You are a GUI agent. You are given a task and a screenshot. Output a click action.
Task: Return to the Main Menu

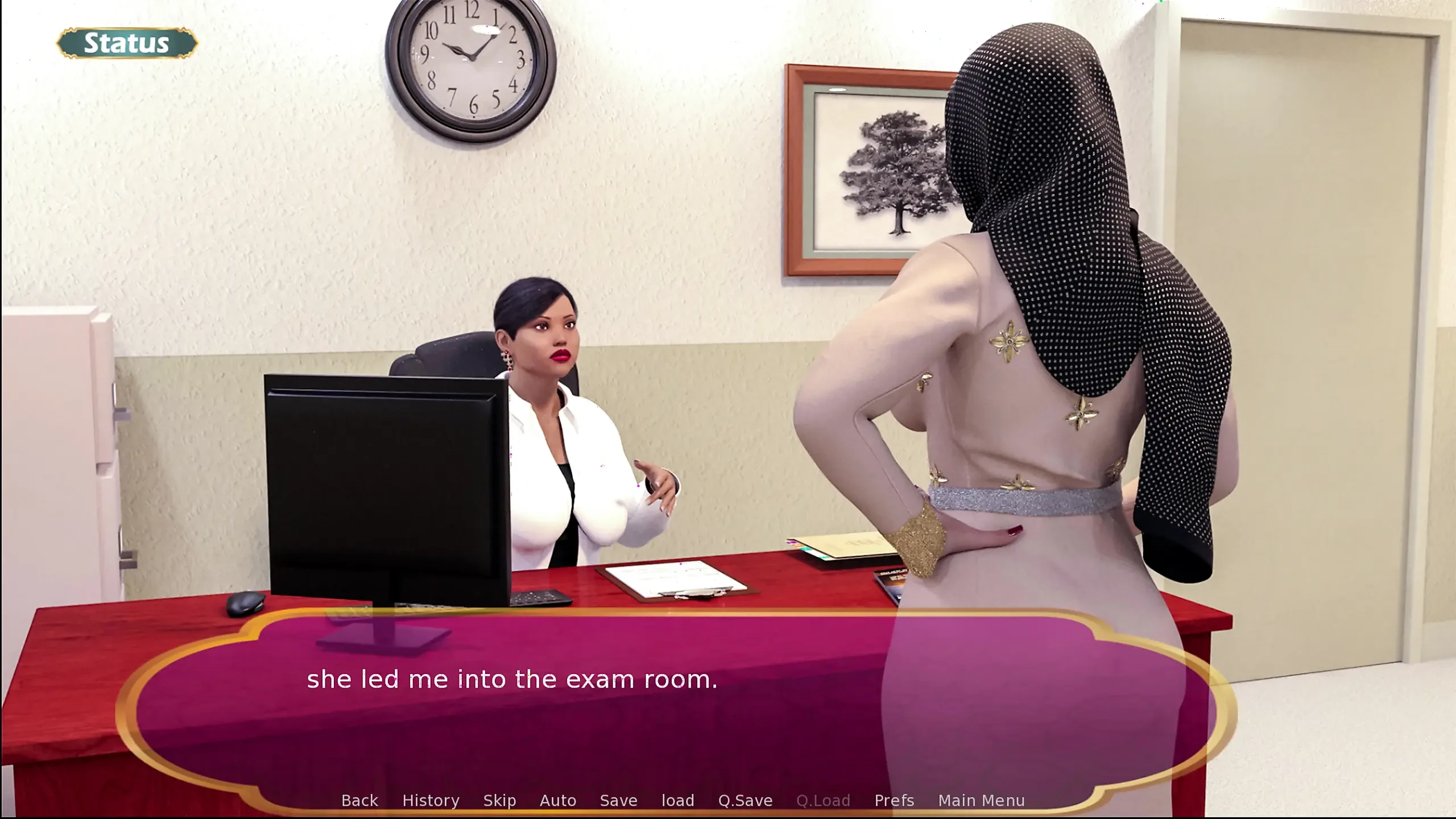pos(981,800)
